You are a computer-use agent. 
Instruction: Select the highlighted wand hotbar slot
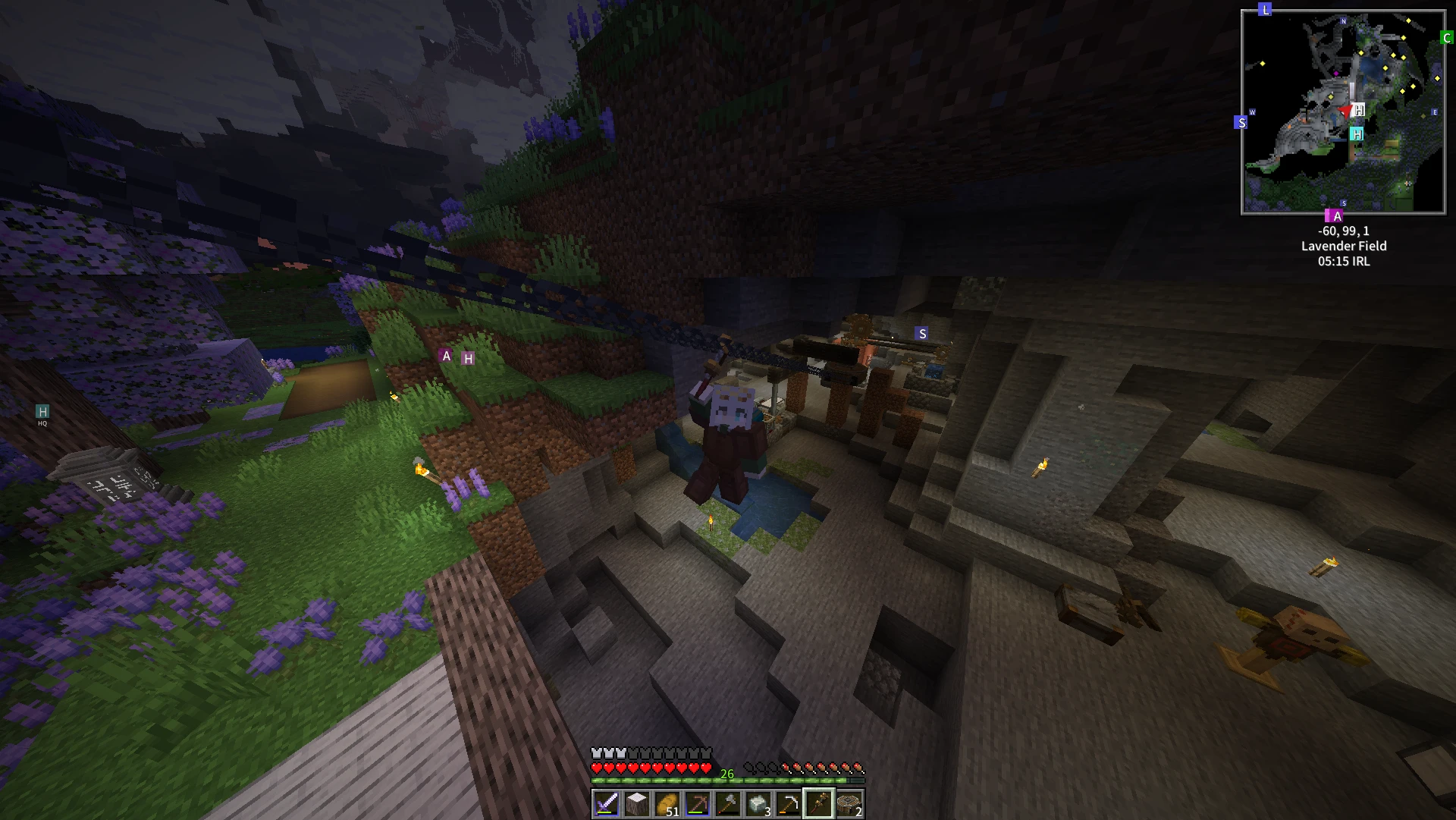(819, 804)
